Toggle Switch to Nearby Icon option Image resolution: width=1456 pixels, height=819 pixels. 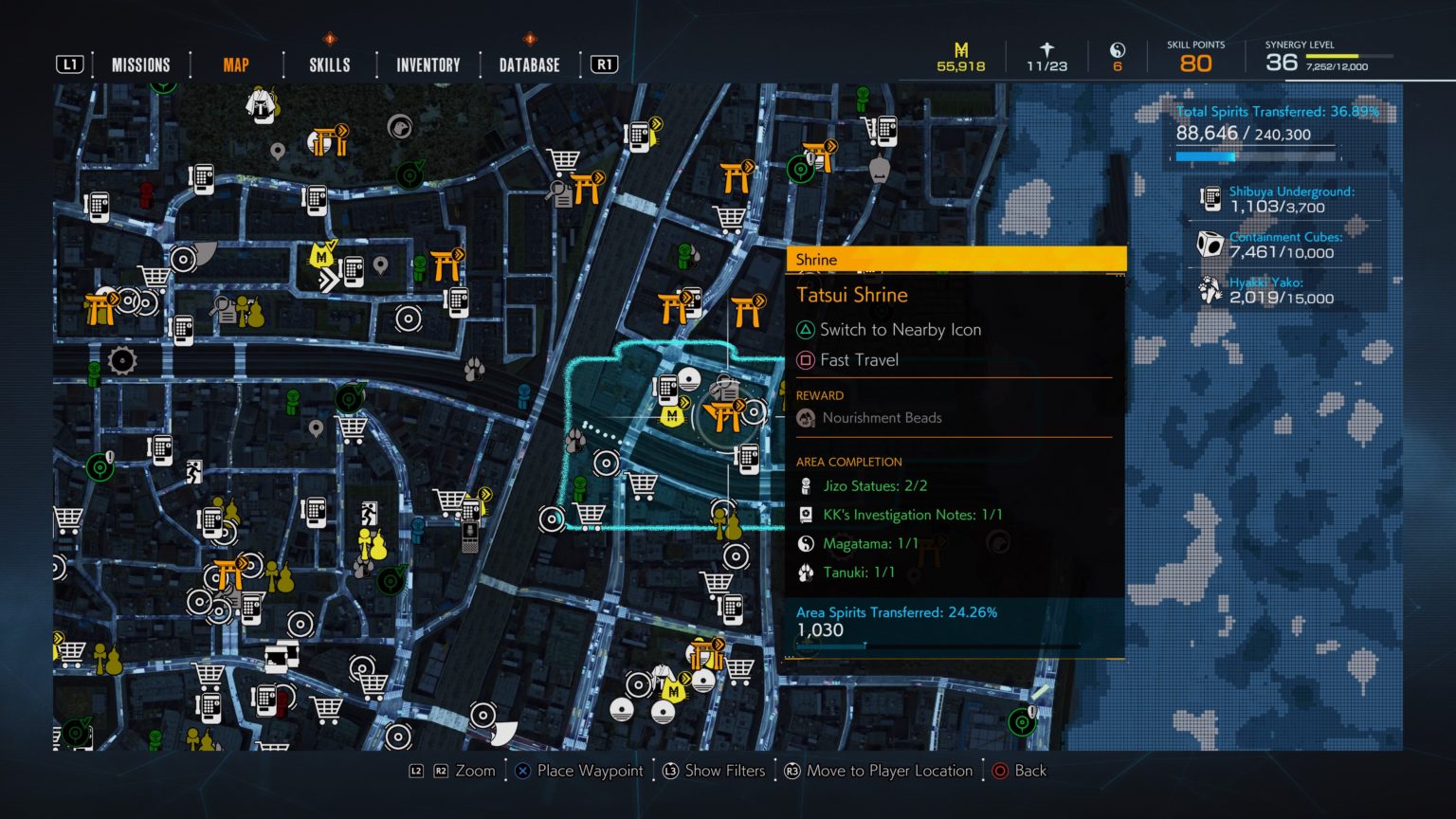click(887, 330)
